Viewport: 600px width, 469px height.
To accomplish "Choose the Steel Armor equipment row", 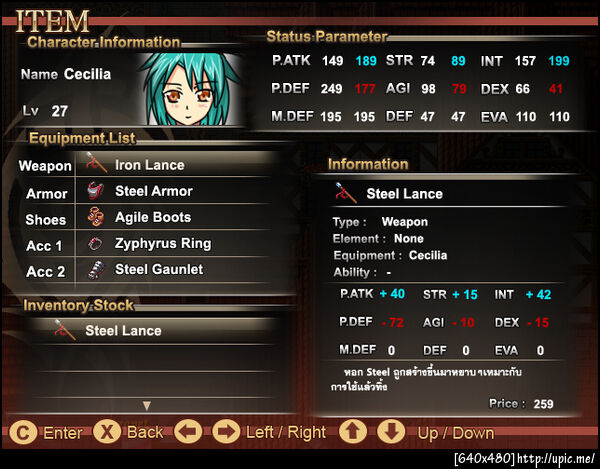I will [153, 191].
